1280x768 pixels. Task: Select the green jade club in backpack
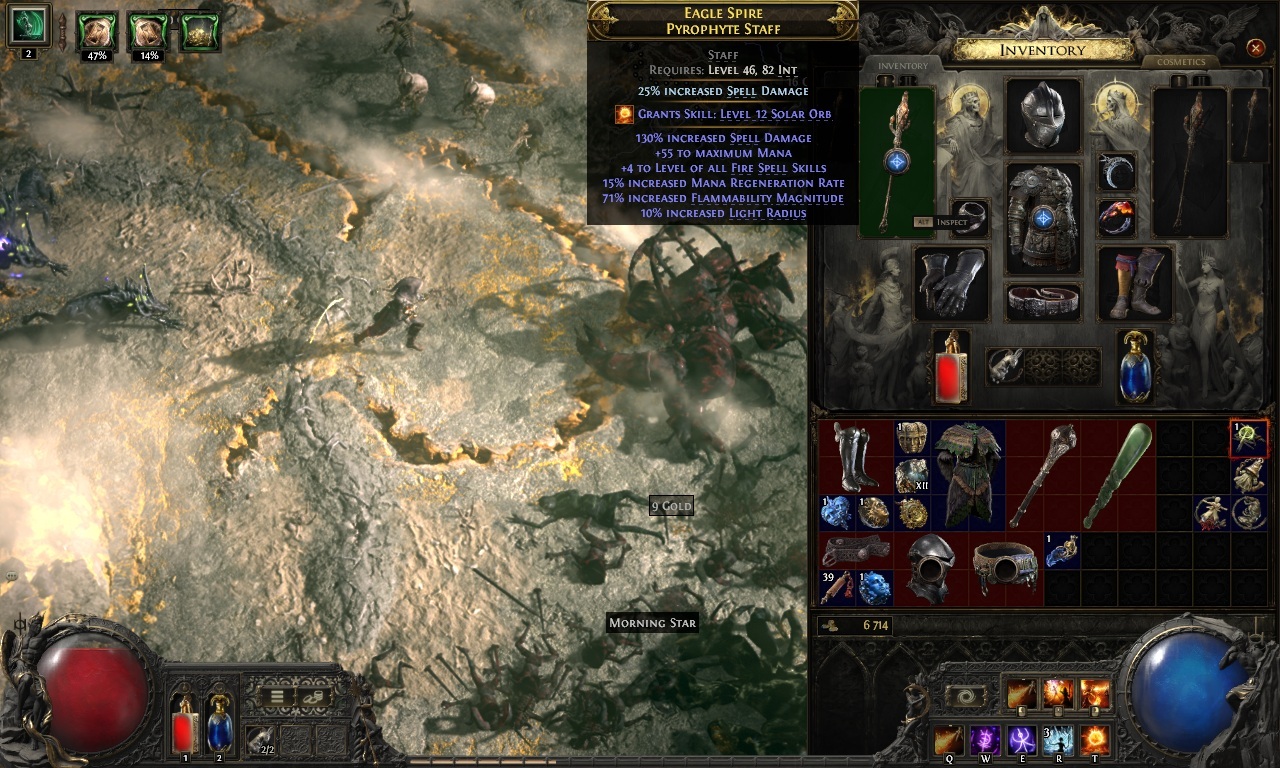pos(1118,475)
